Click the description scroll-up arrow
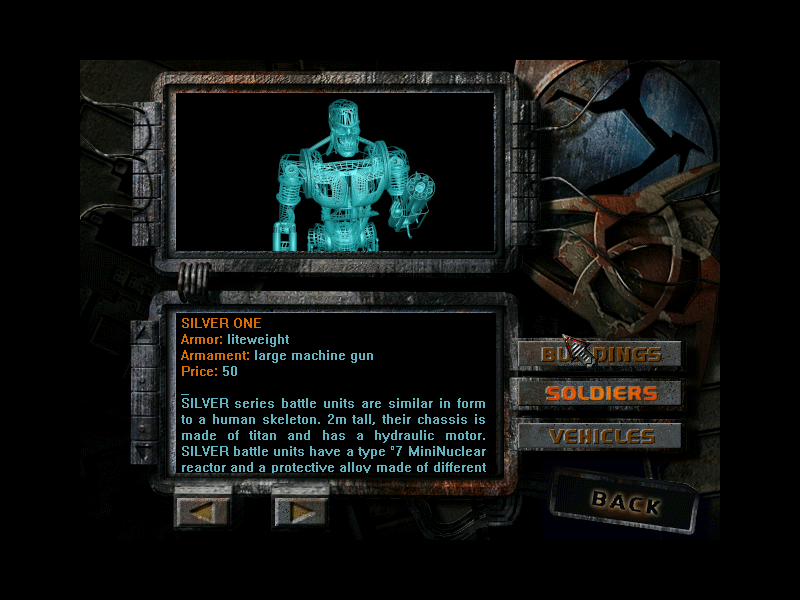The width and height of the screenshot is (800, 600). pyautogui.click(x=146, y=332)
